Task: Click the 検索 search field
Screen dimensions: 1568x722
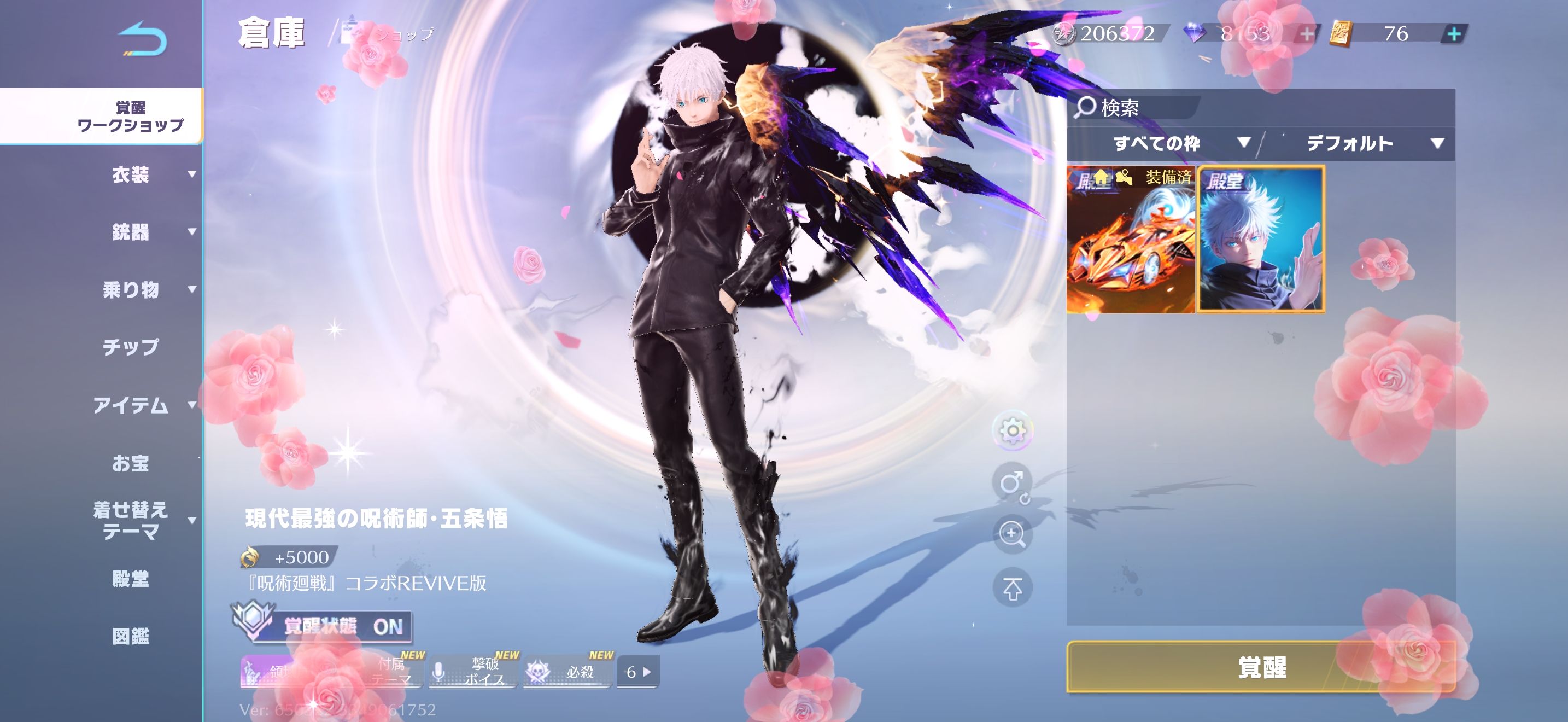Action: click(x=1136, y=108)
